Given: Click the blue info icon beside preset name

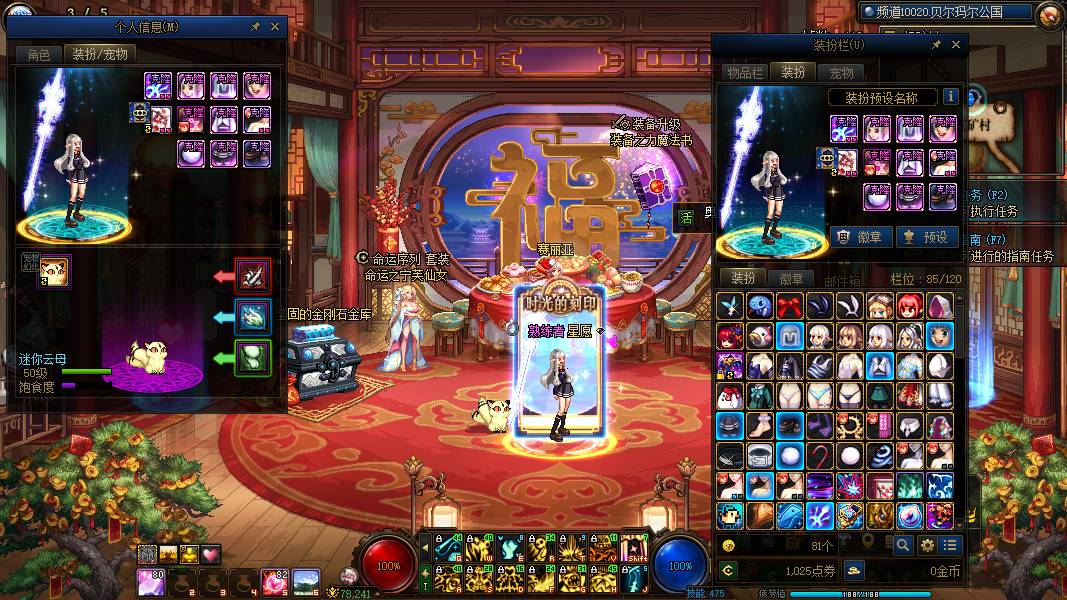Looking at the screenshot, I should click(x=950, y=97).
